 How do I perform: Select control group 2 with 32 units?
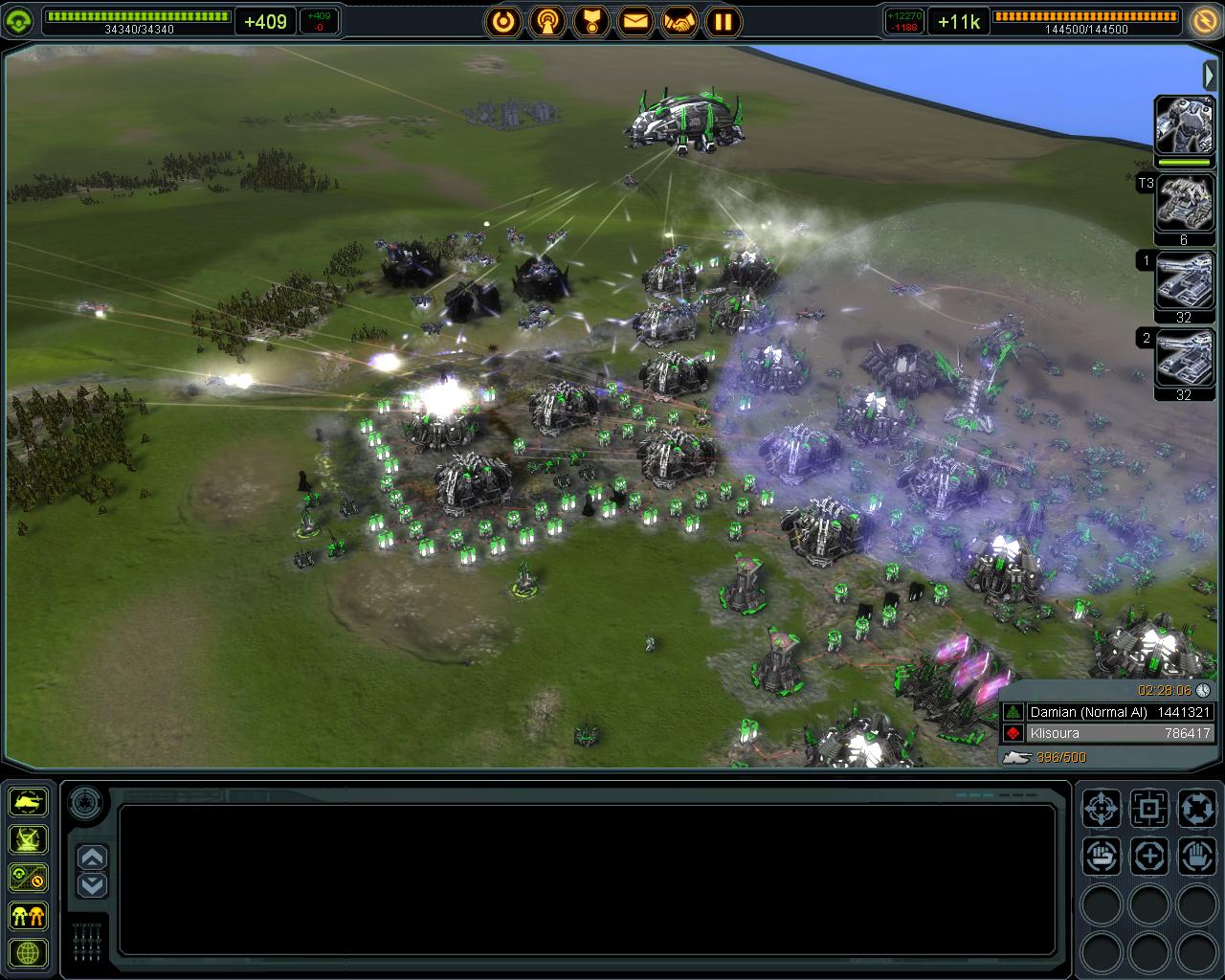1184,359
